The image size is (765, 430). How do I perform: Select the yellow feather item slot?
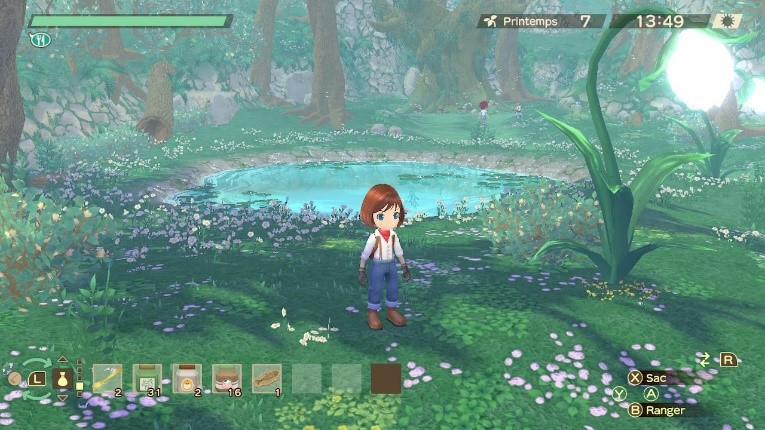coord(107,378)
